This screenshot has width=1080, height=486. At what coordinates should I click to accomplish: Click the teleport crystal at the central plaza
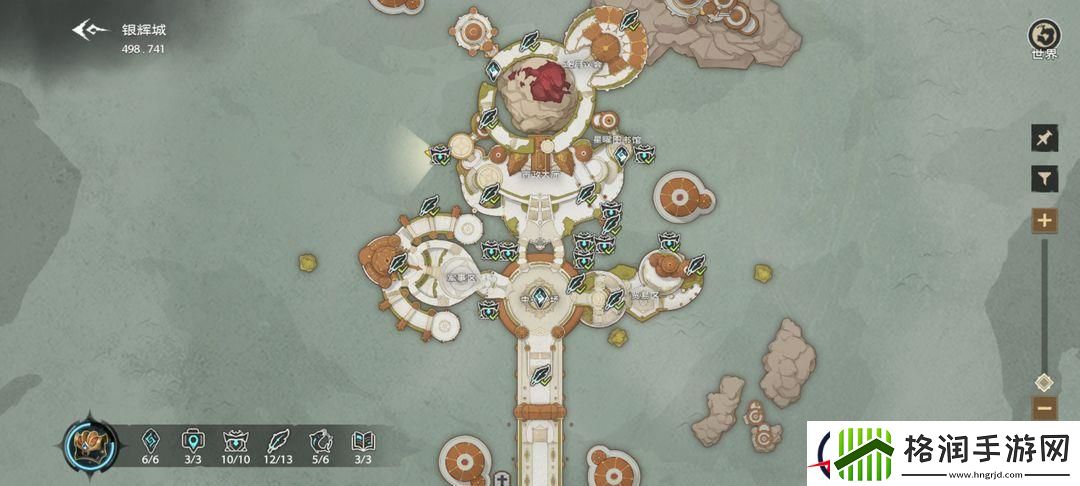point(540,297)
